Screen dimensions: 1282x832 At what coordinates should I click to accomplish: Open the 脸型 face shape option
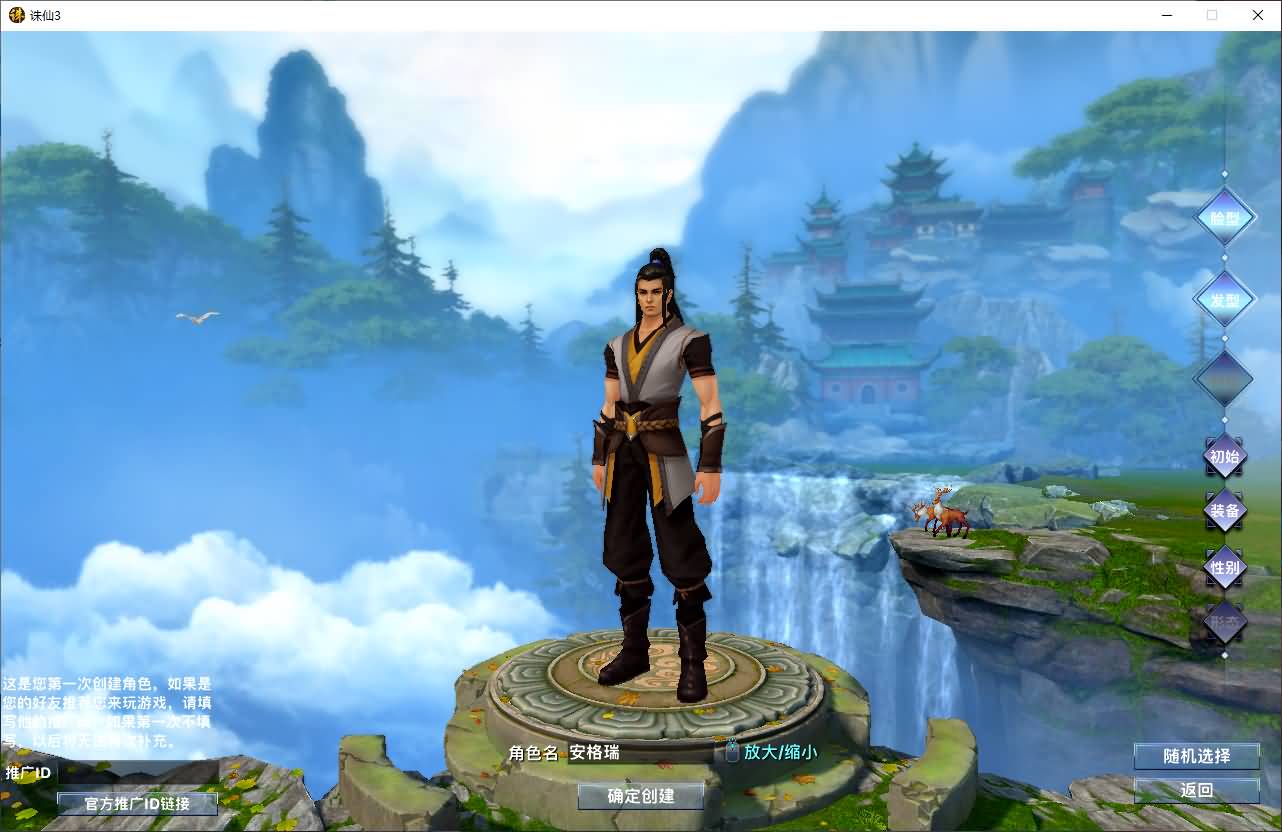click(1224, 217)
